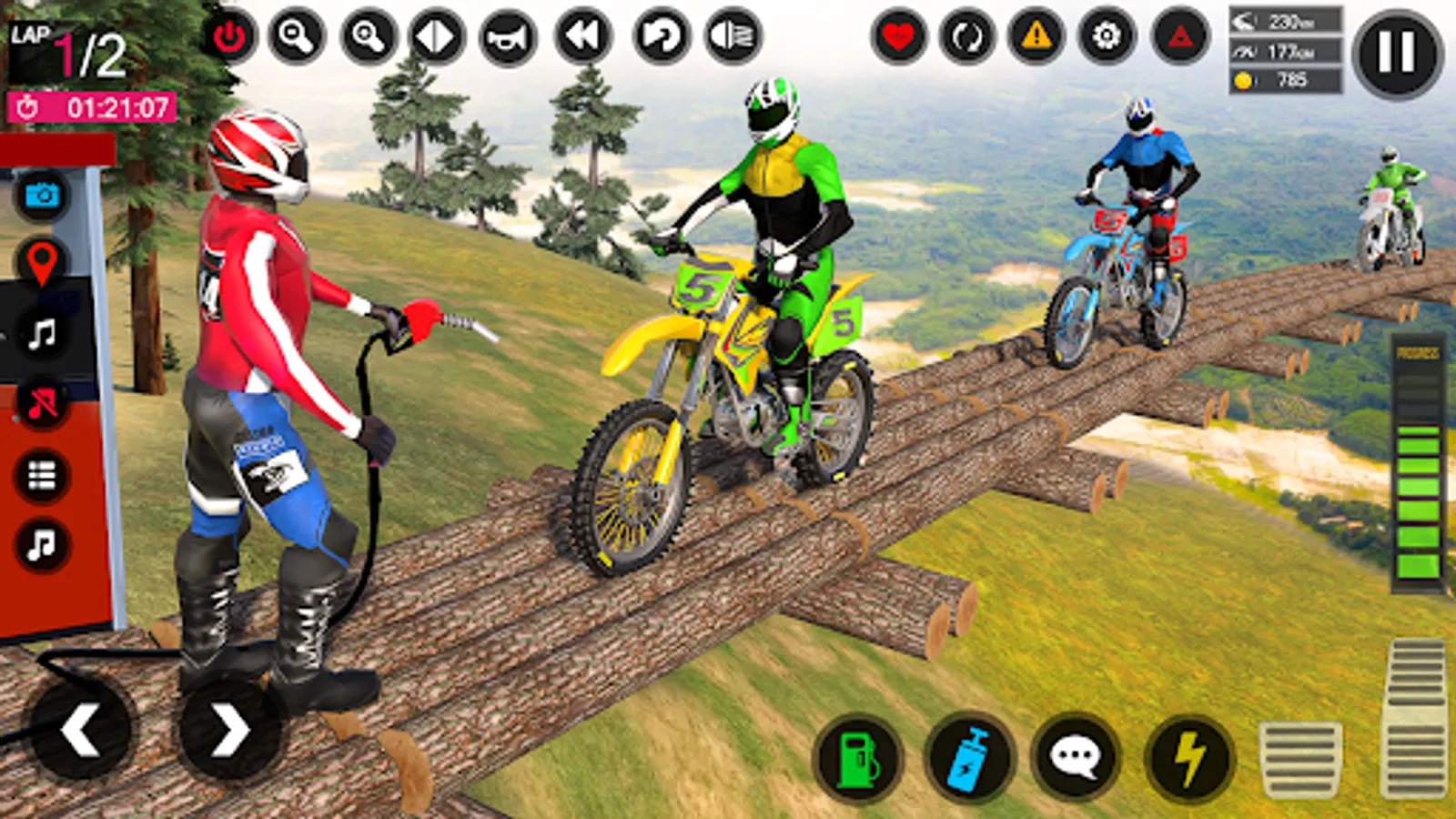Viewport: 1456px width, 819px height.
Task: Open the blue camera view button
Action: click(x=41, y=195)
